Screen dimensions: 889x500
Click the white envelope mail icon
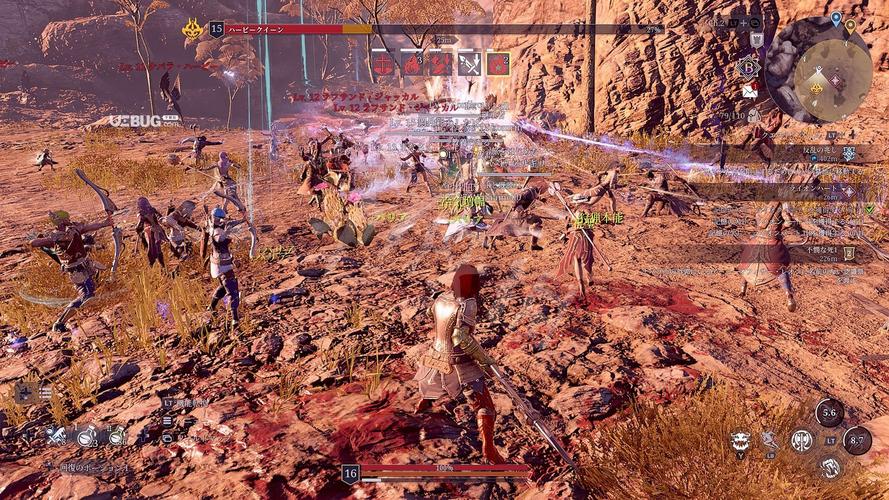[x=750, y=92]
